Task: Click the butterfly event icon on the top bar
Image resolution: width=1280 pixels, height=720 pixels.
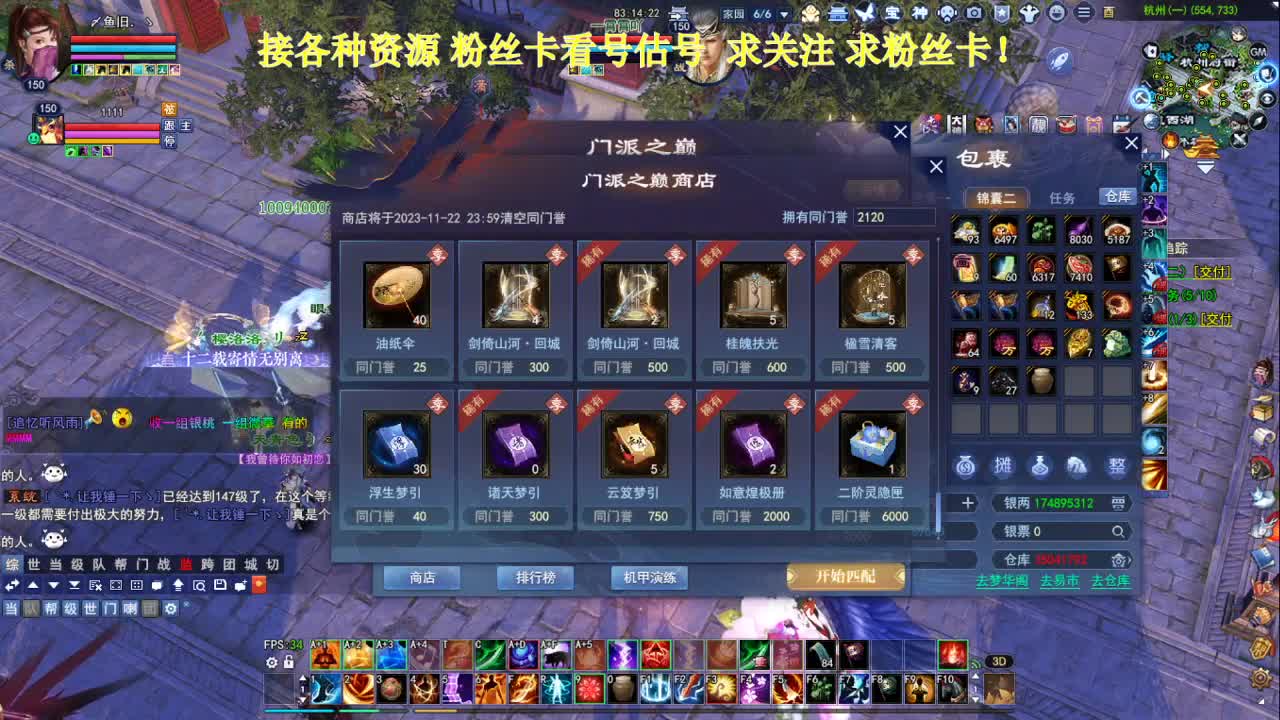Action: pos(864,13)
